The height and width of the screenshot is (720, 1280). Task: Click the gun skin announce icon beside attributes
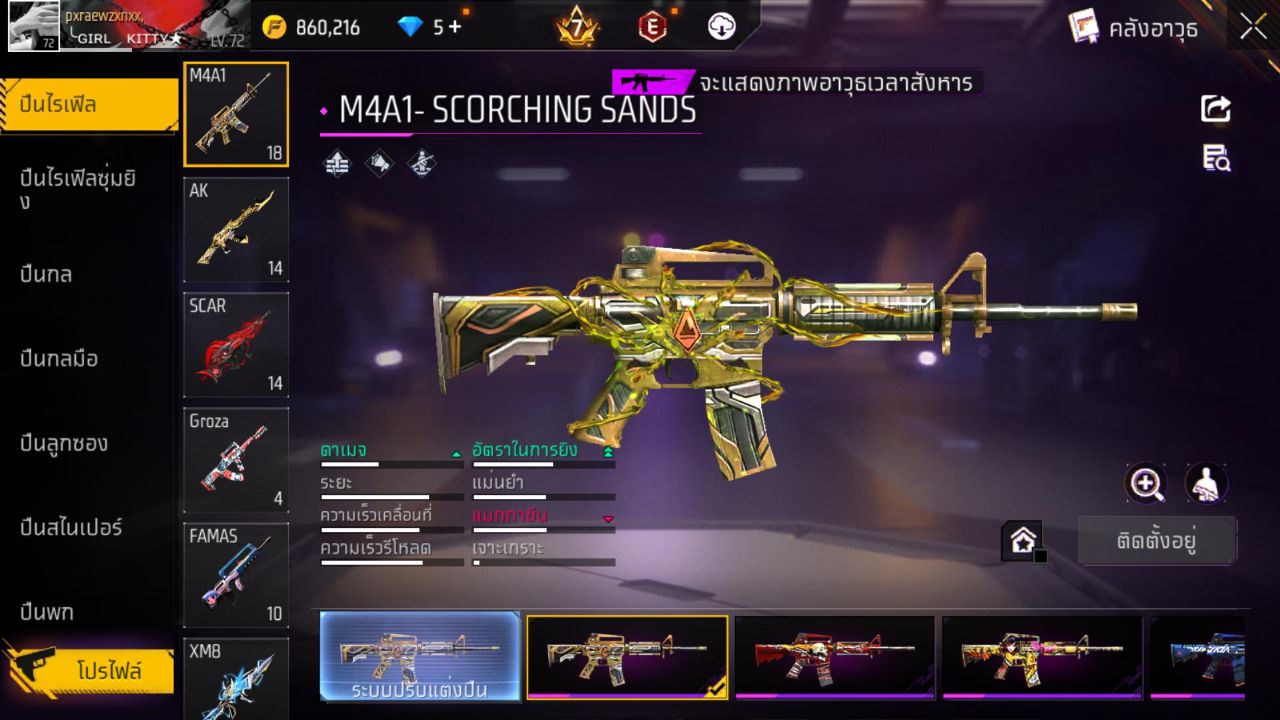tap(380, 162)
